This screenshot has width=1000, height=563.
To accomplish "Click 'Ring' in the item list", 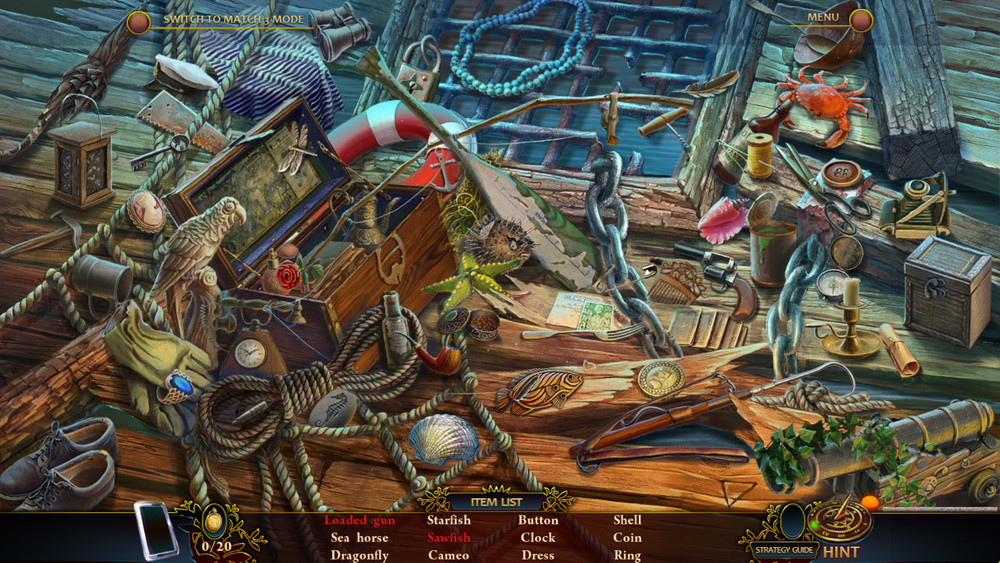I will coord(628,556).
